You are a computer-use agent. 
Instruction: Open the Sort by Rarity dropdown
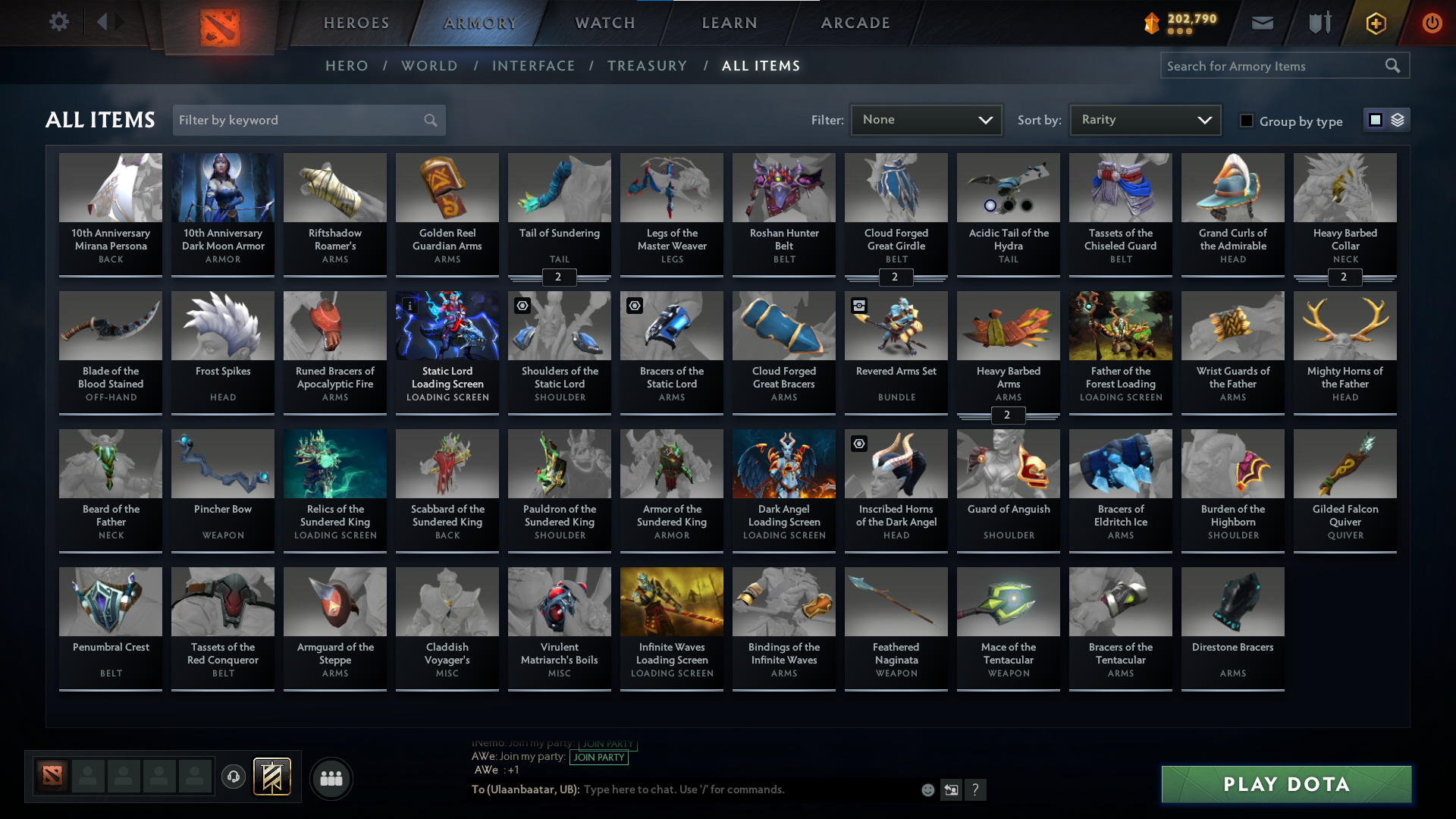pos(1144,119)
